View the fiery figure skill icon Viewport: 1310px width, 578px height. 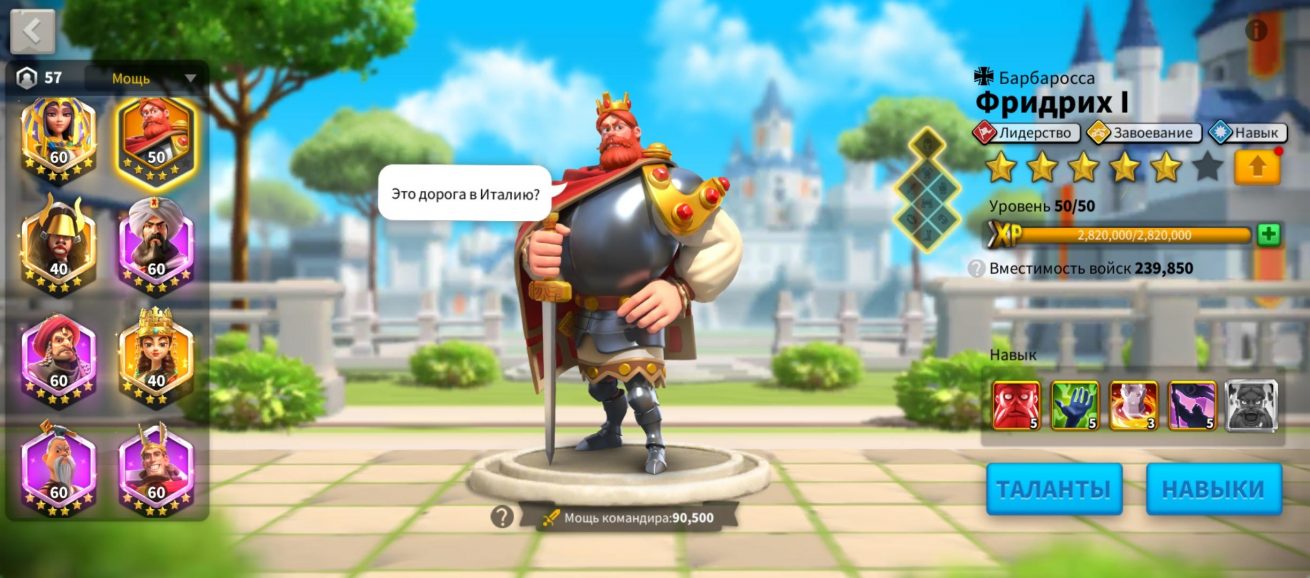click(1134, 405)
